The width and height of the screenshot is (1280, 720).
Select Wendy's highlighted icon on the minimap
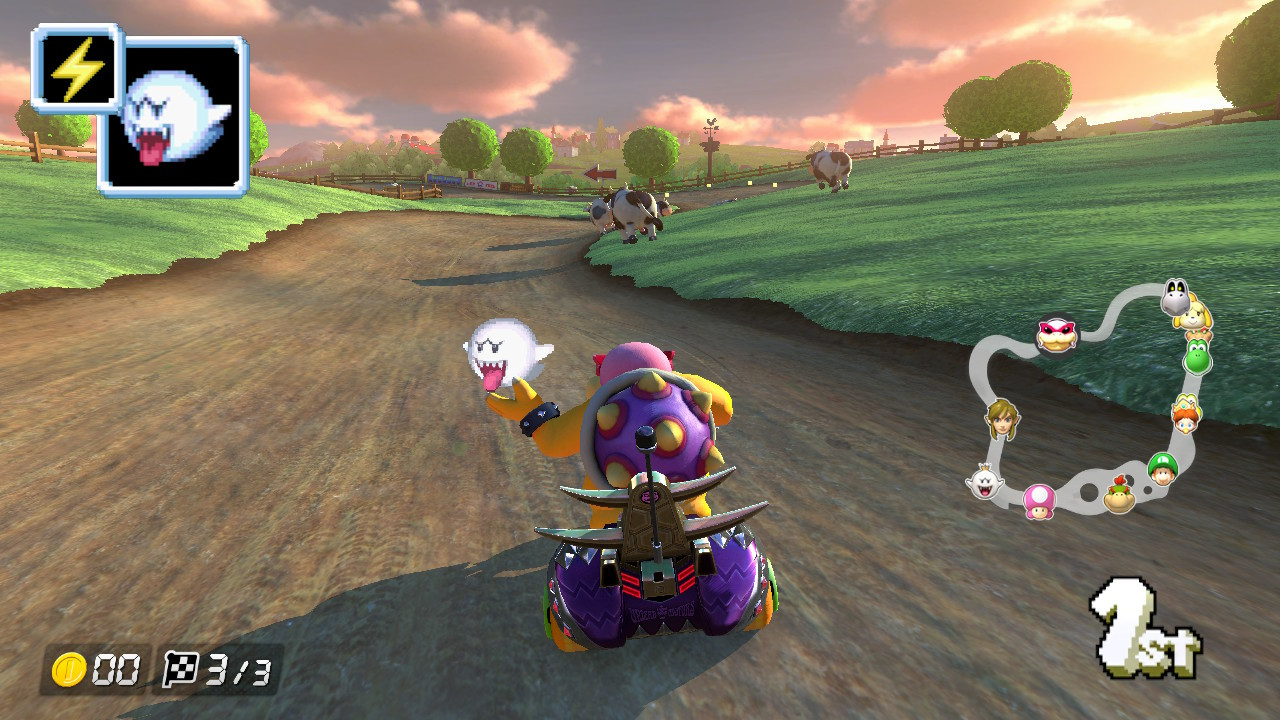click(1056, 334)
